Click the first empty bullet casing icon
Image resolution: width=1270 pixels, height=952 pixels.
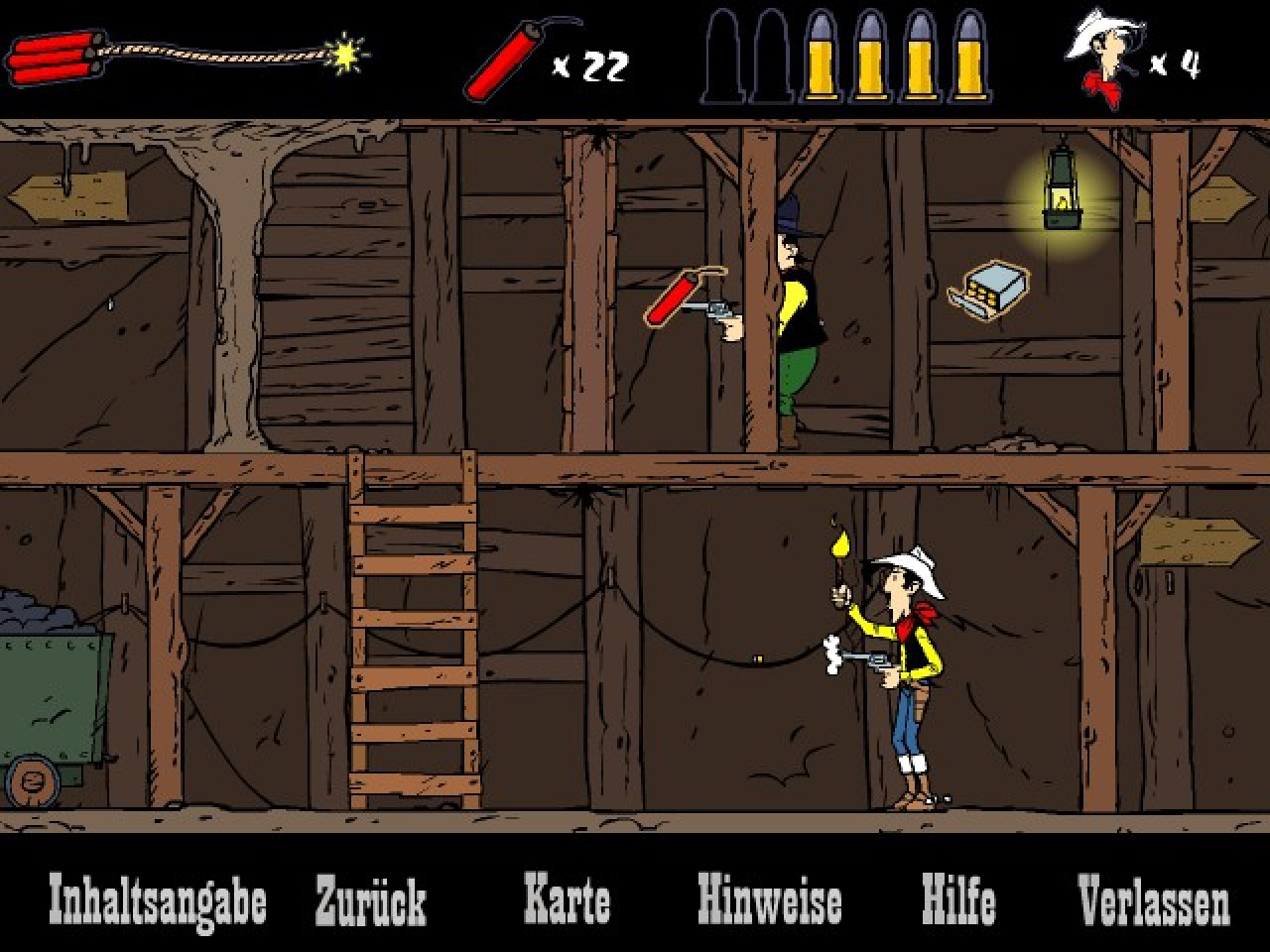pyautogui.click(x=723, y=59)
